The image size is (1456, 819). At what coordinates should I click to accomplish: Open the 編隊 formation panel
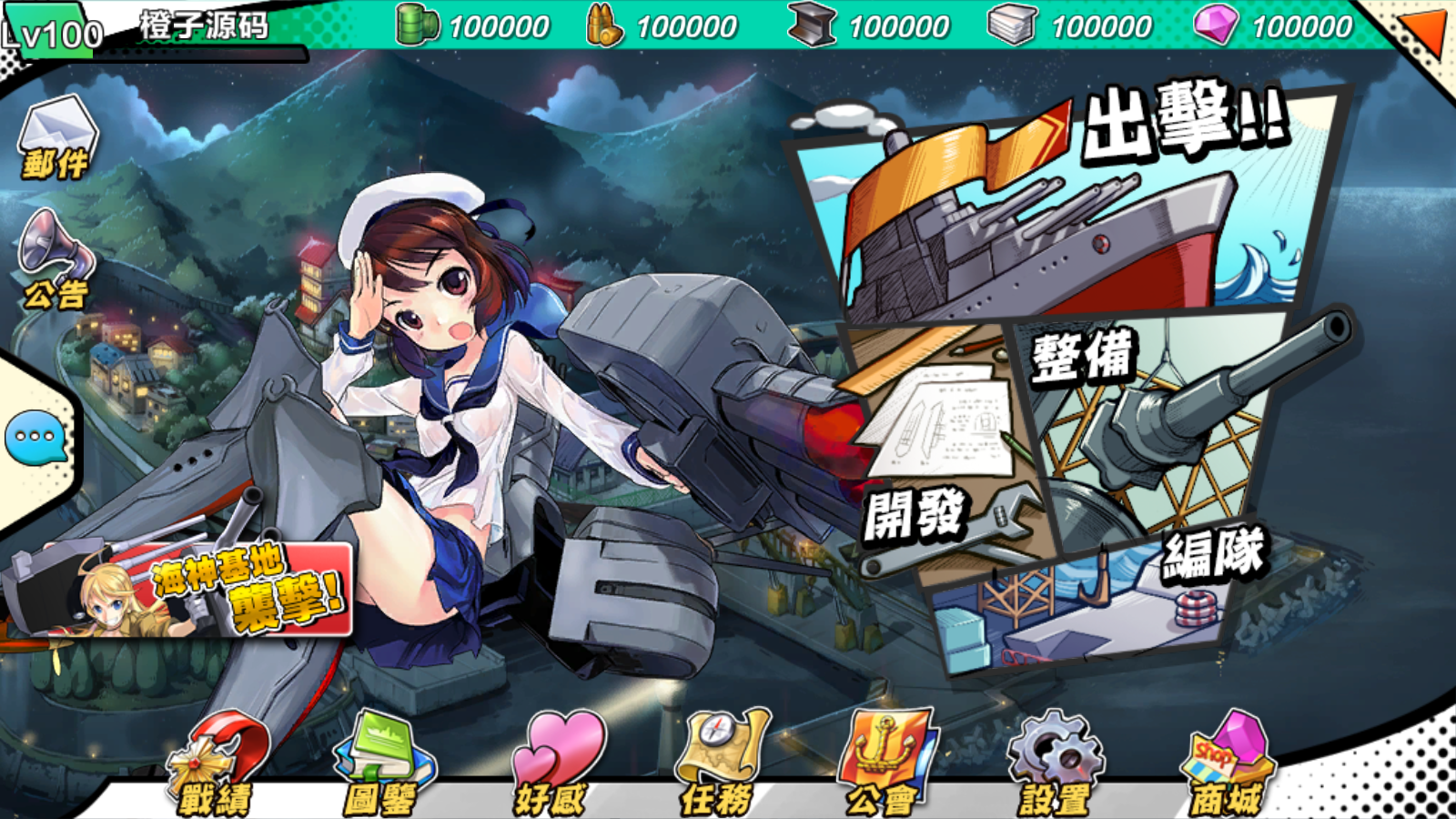tap(1092, 610)
